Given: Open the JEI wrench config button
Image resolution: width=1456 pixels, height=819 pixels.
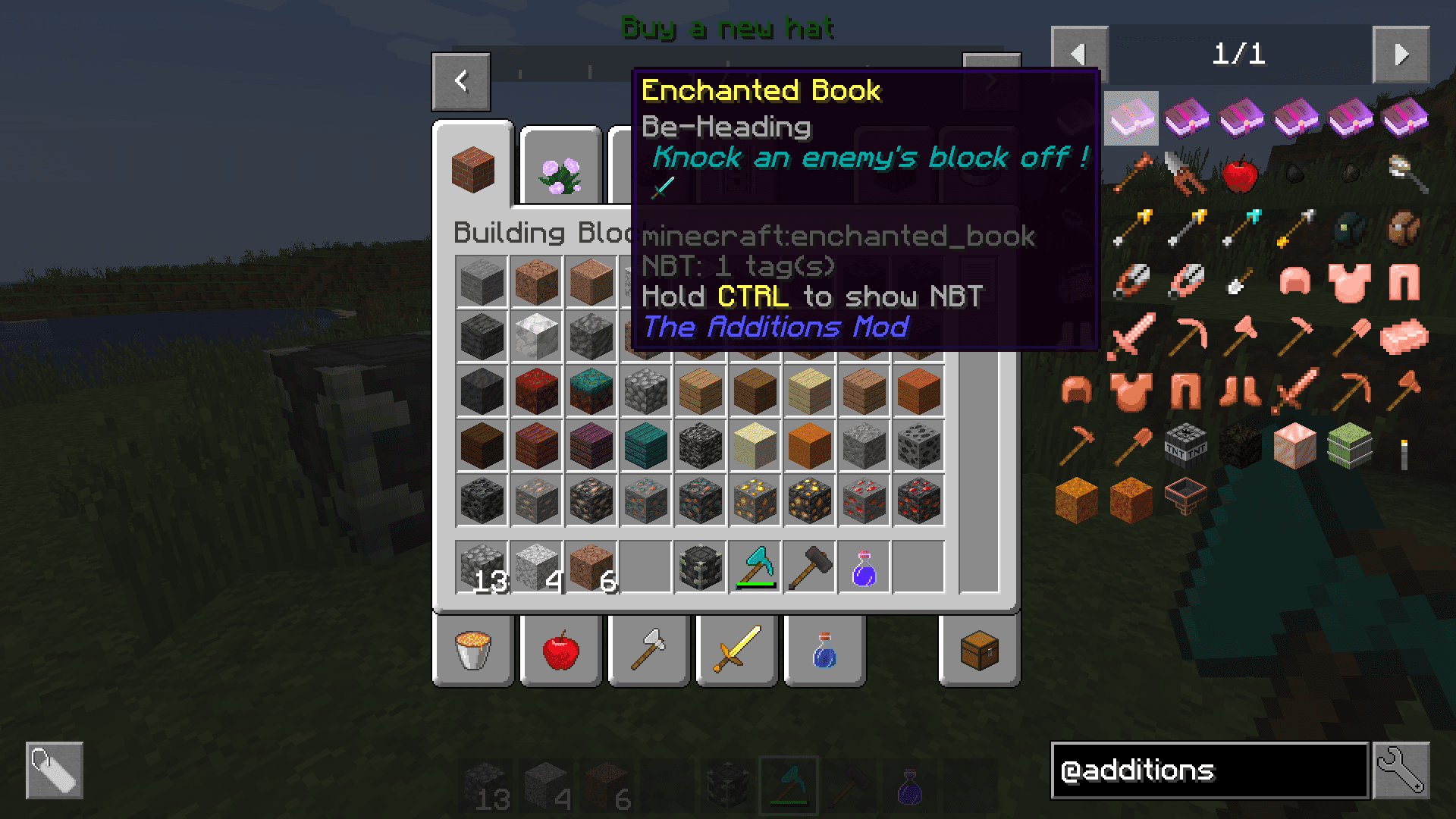Looking at the screenshot, I should click(1401, 770).
